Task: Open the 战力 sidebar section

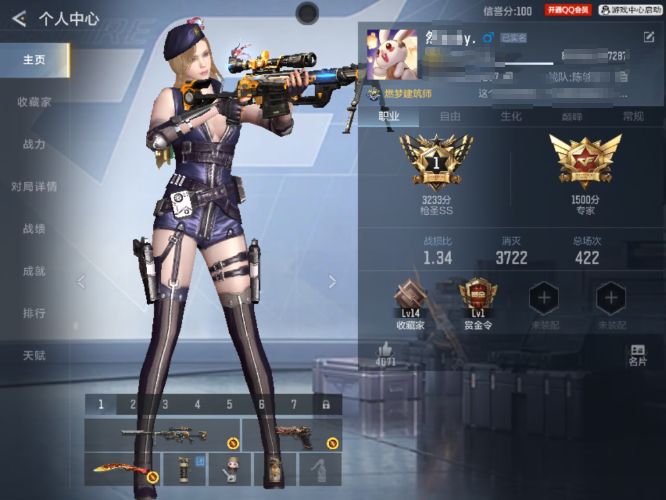Action: point(34,144)
